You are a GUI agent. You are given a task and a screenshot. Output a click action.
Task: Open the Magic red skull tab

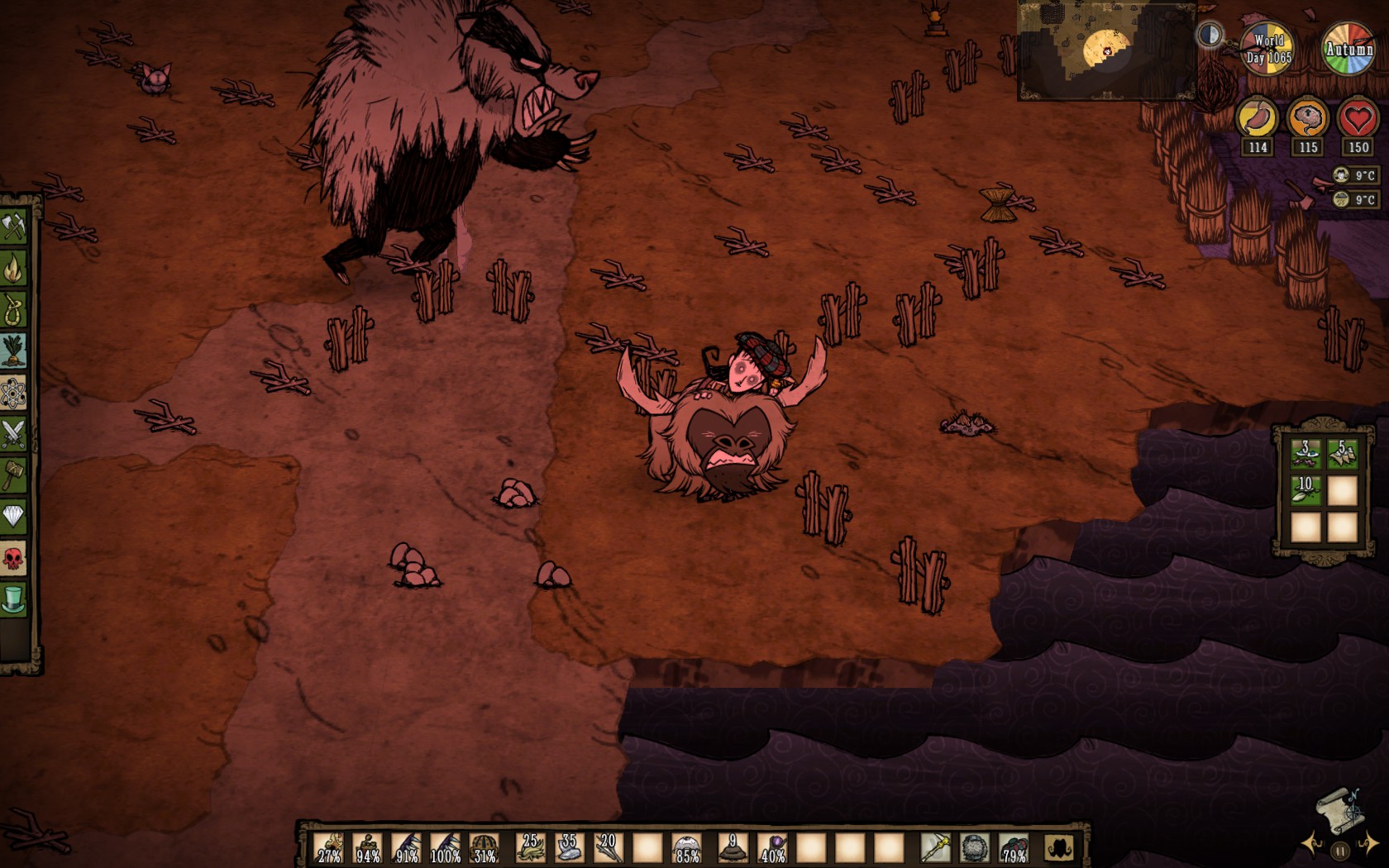pyautogui.click(x=14, y=559)
